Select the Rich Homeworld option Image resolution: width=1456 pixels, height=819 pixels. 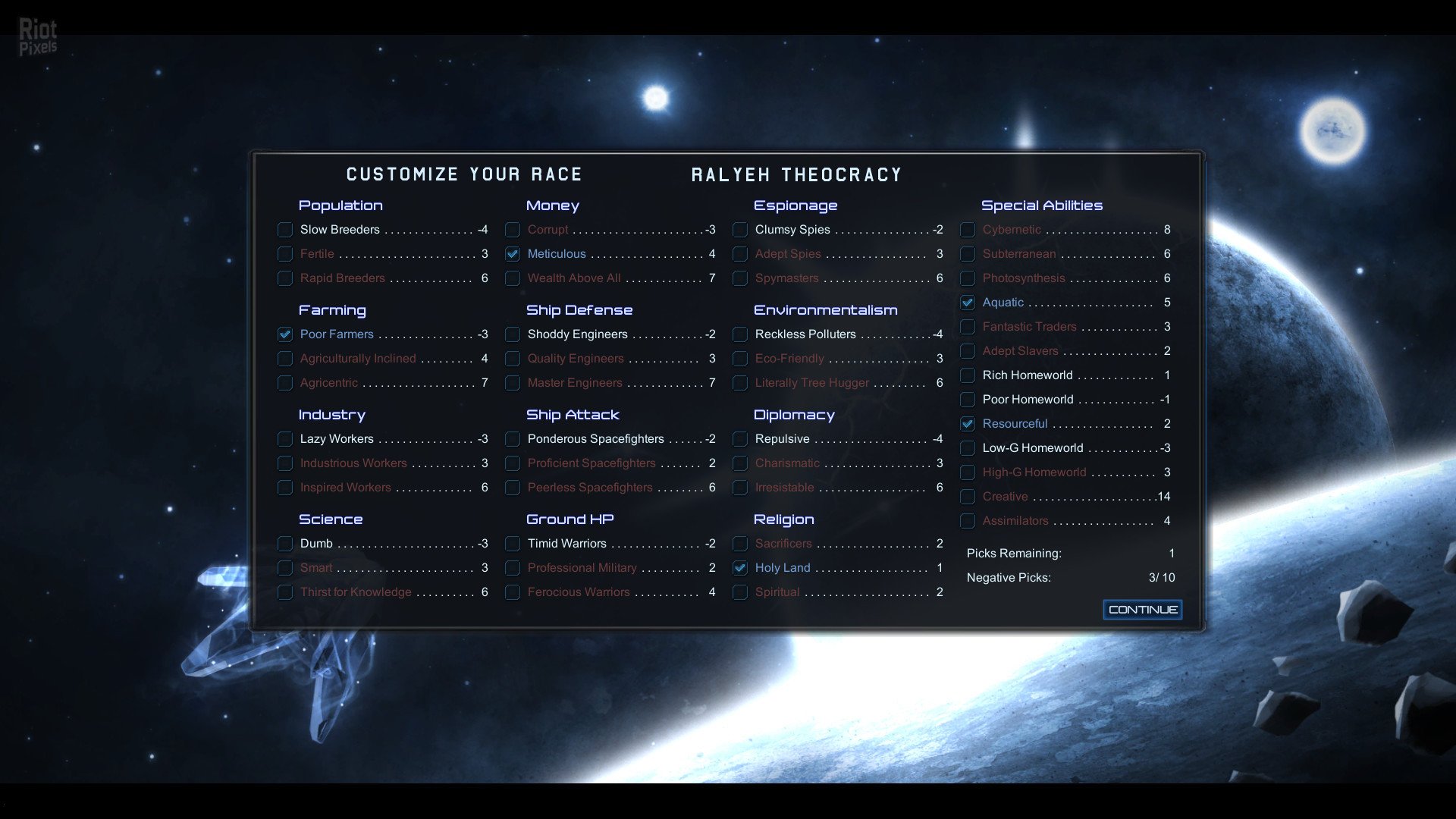968,375
